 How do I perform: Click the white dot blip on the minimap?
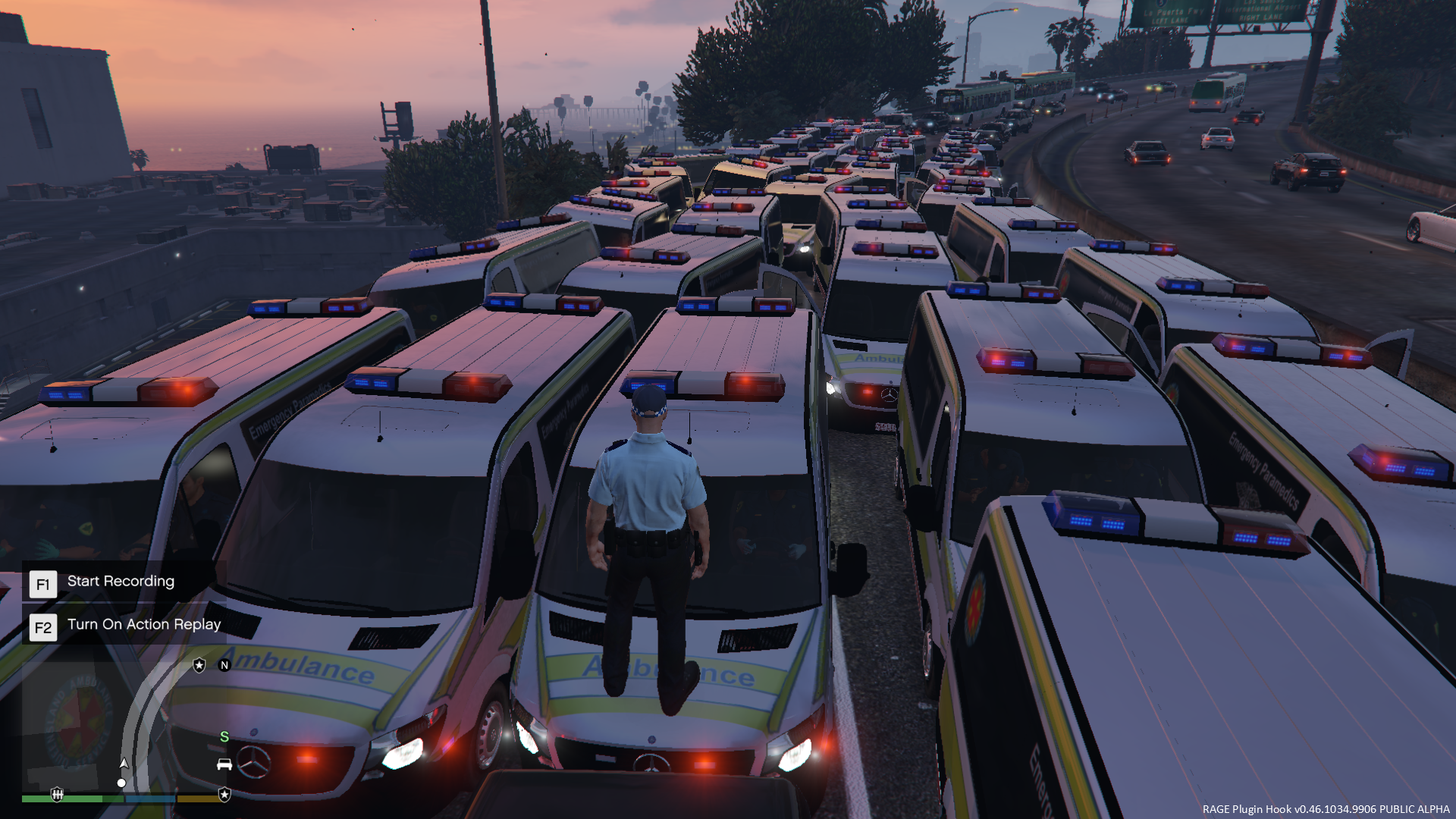[121, 783]
